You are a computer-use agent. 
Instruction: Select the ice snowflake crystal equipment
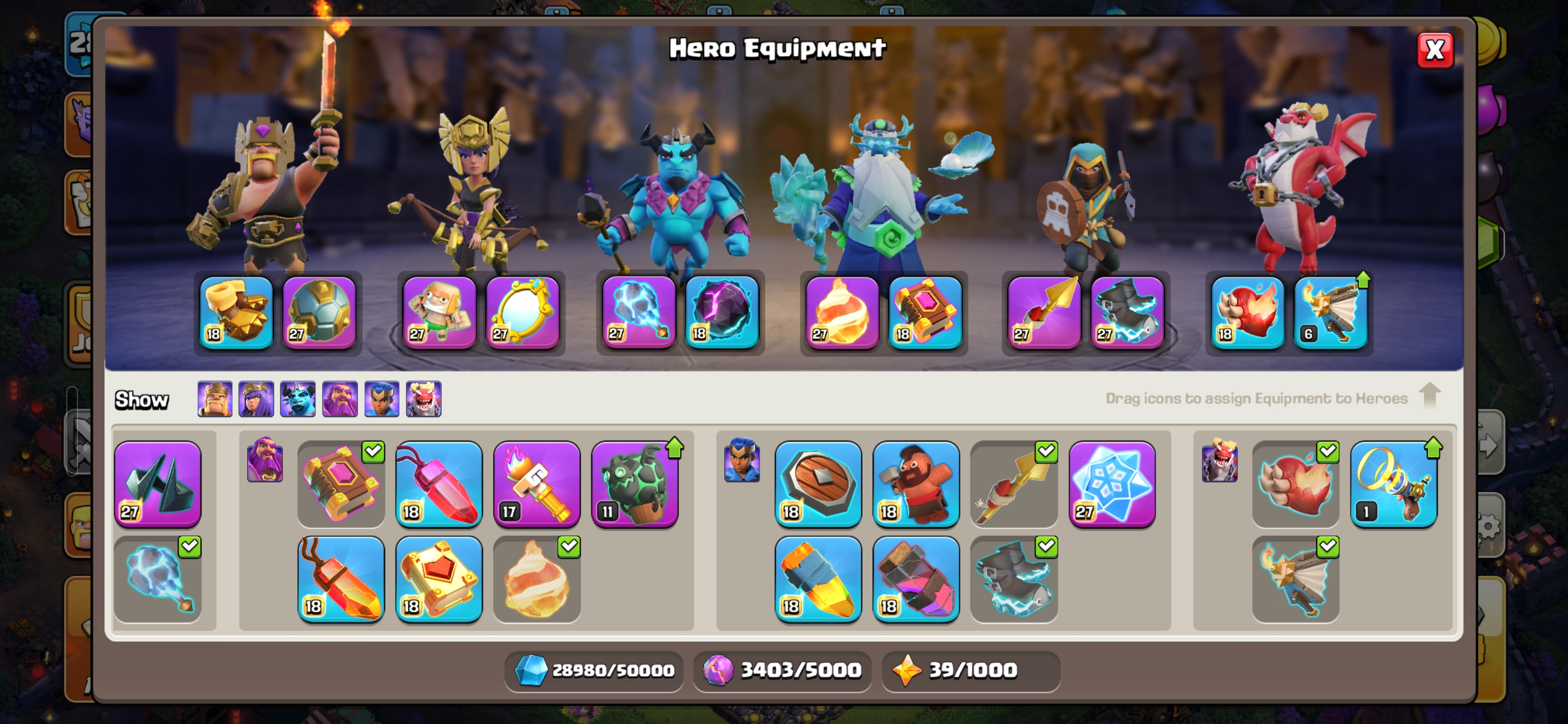coord(1112,484)
